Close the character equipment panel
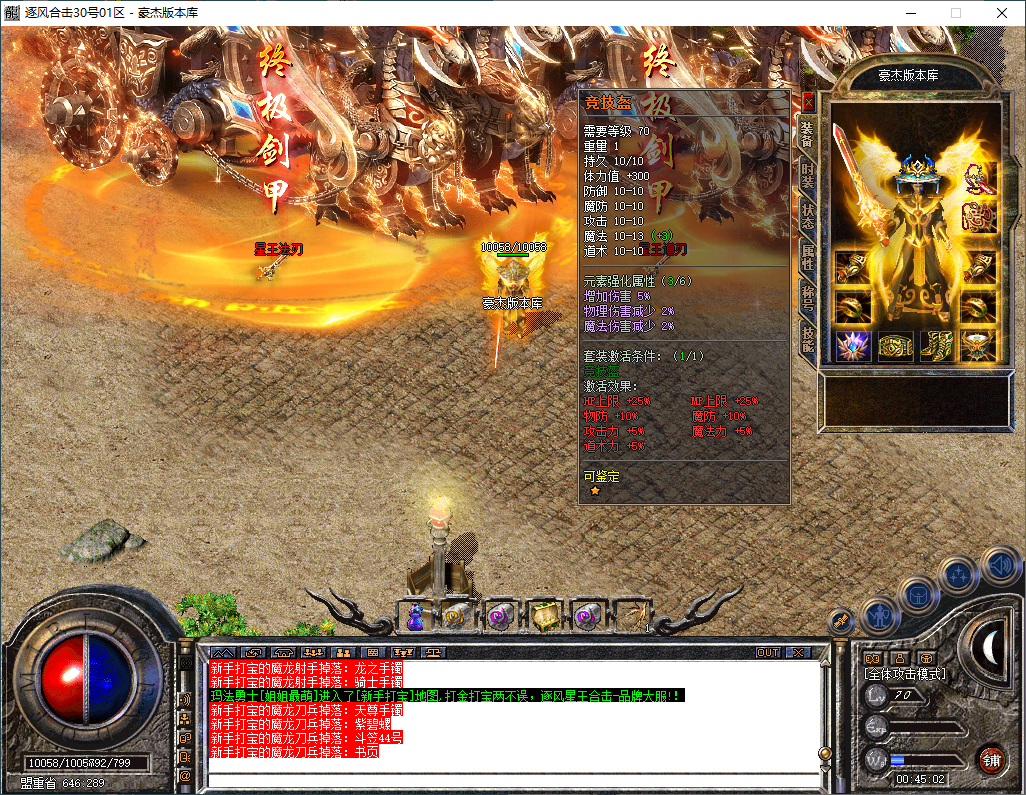The width and height of the screenshot is (1026, 795). tap(808, 101)
